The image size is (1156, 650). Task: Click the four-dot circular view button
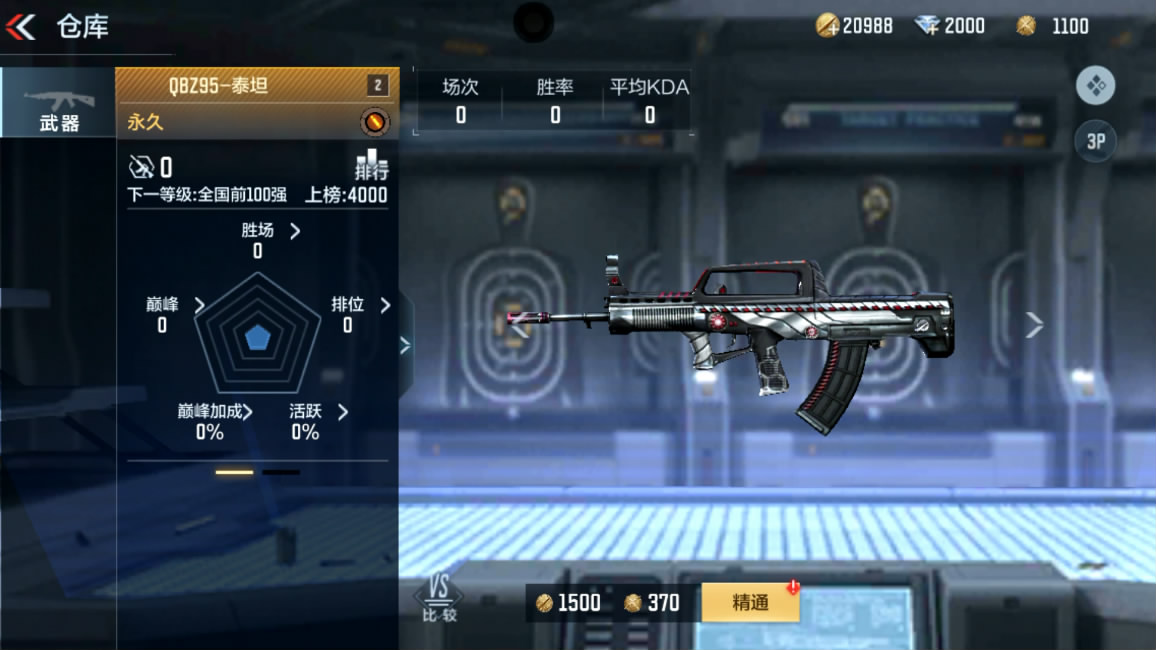1095,86
